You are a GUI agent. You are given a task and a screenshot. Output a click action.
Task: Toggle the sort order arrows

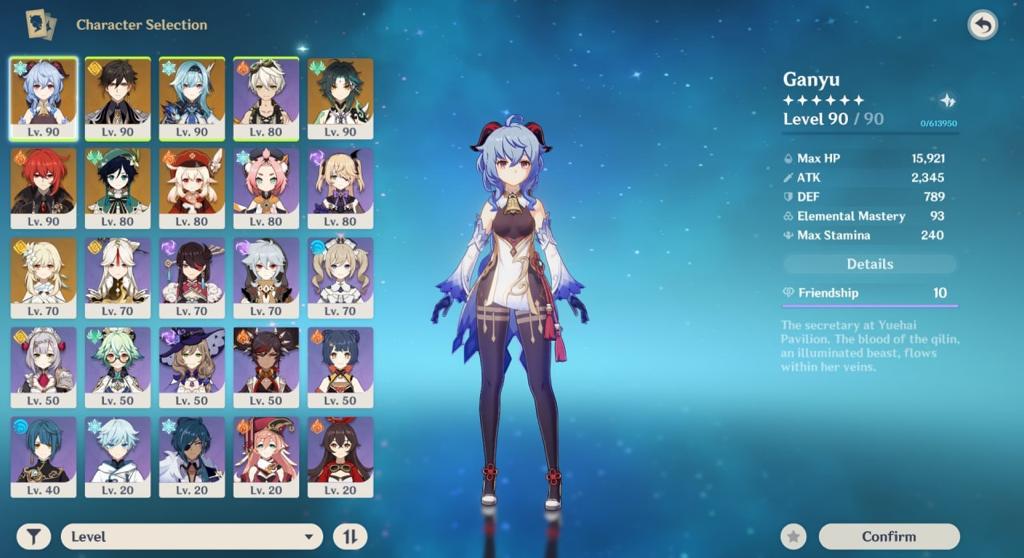tap(349, 537)
